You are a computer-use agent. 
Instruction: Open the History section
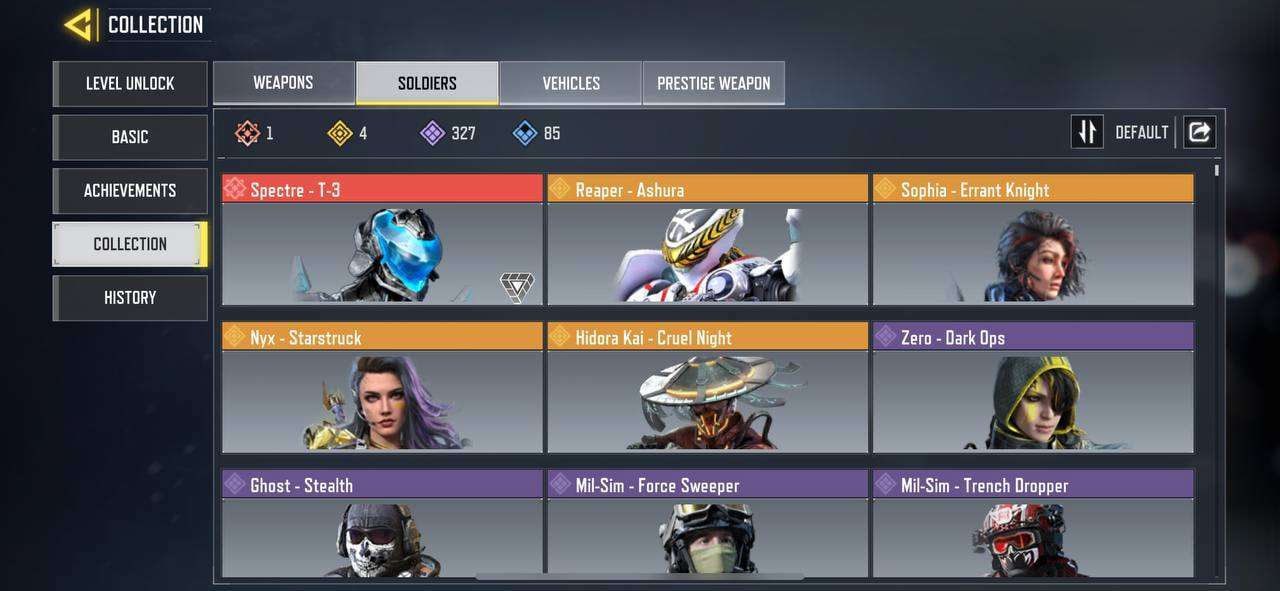click(130, 298)
